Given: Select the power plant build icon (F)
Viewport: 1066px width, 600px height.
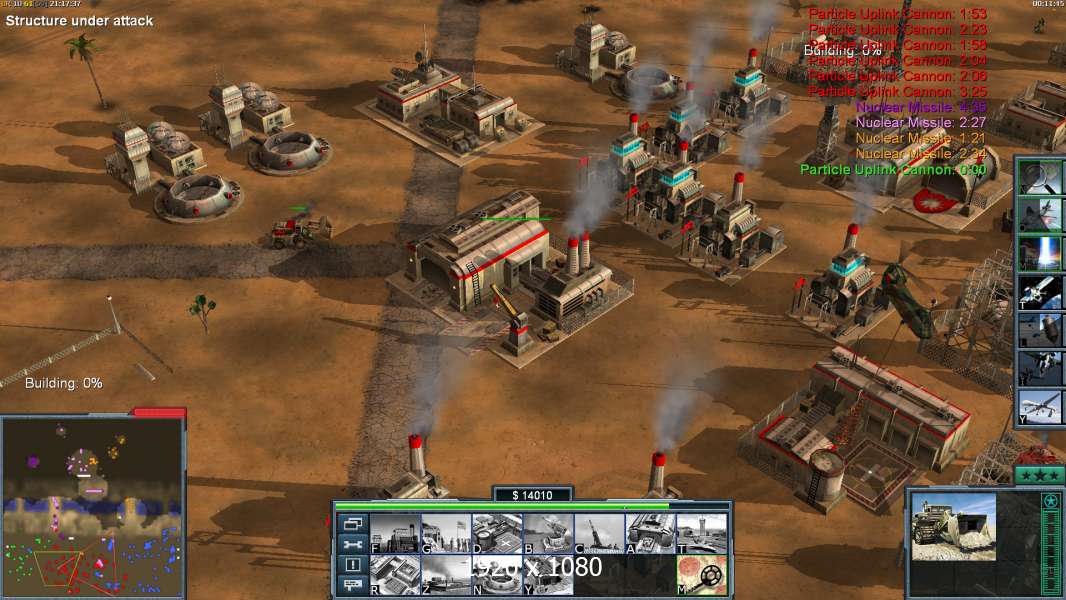Looking at the screenshot, I should pos(395,533).
